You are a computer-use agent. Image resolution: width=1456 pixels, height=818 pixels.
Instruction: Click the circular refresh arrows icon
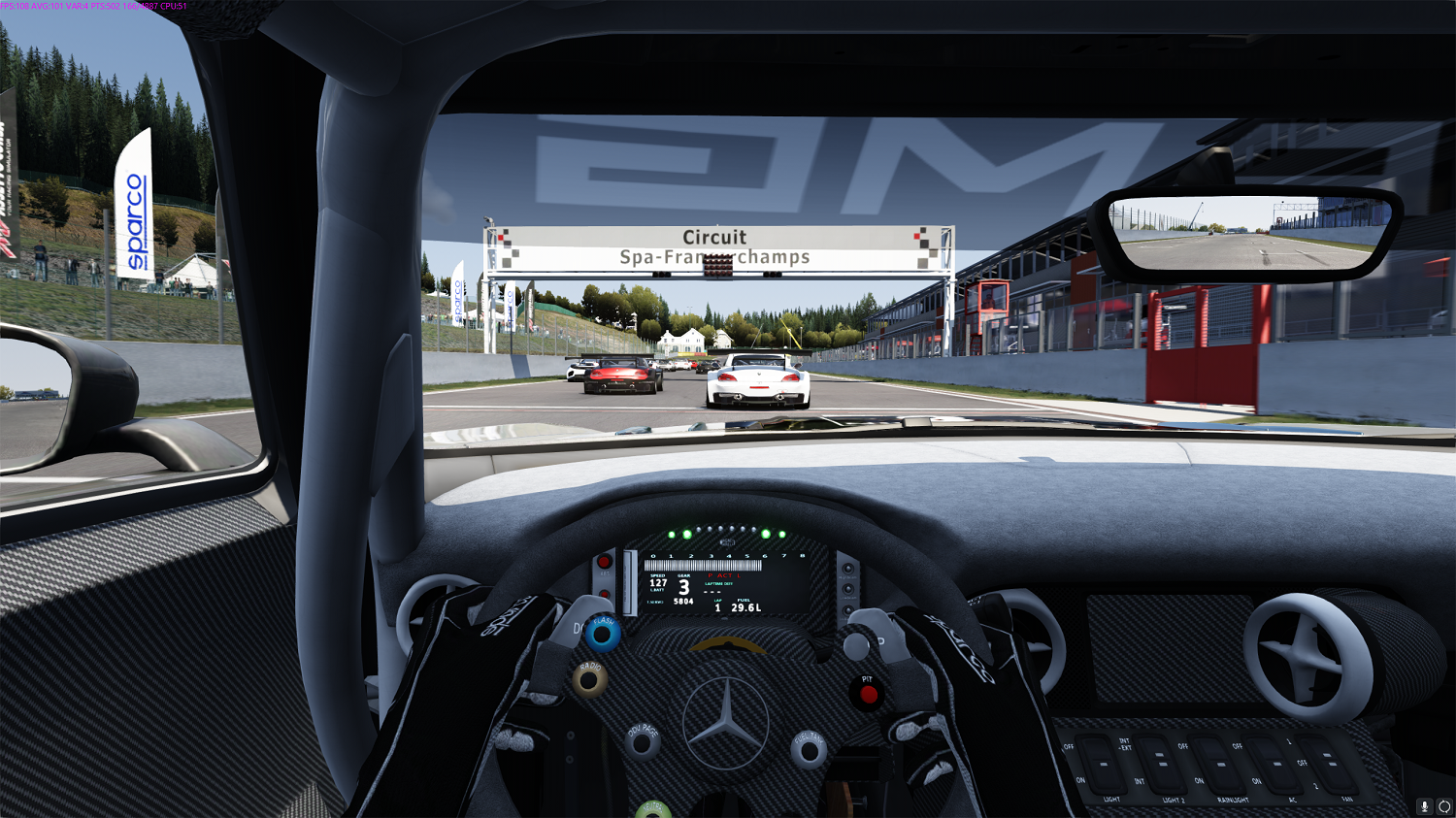click(x=1444, y=806)
